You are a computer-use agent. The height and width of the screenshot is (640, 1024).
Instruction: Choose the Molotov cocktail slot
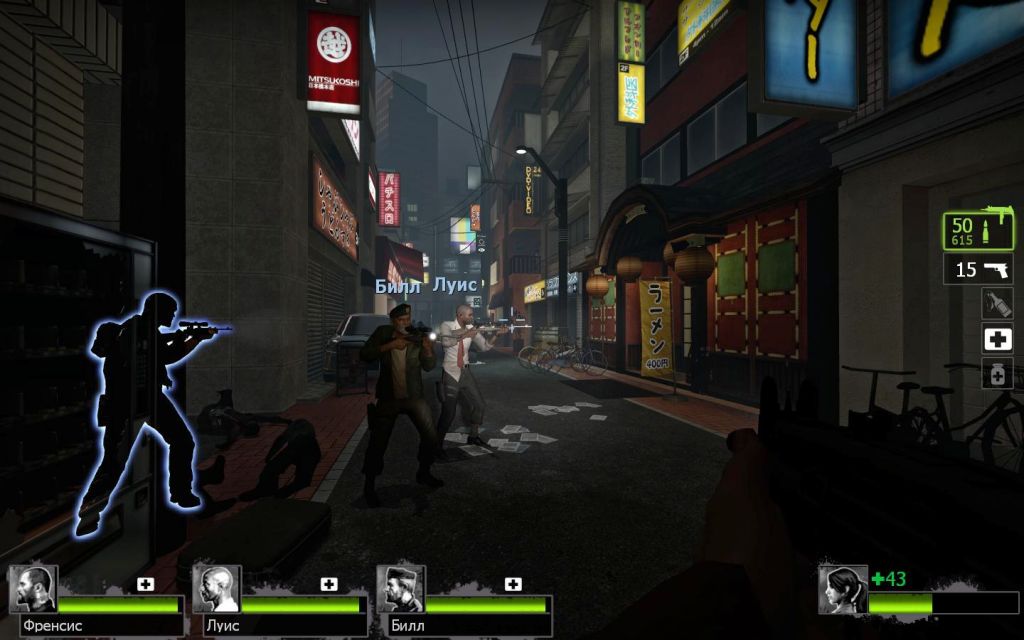[x=996, y=304]
